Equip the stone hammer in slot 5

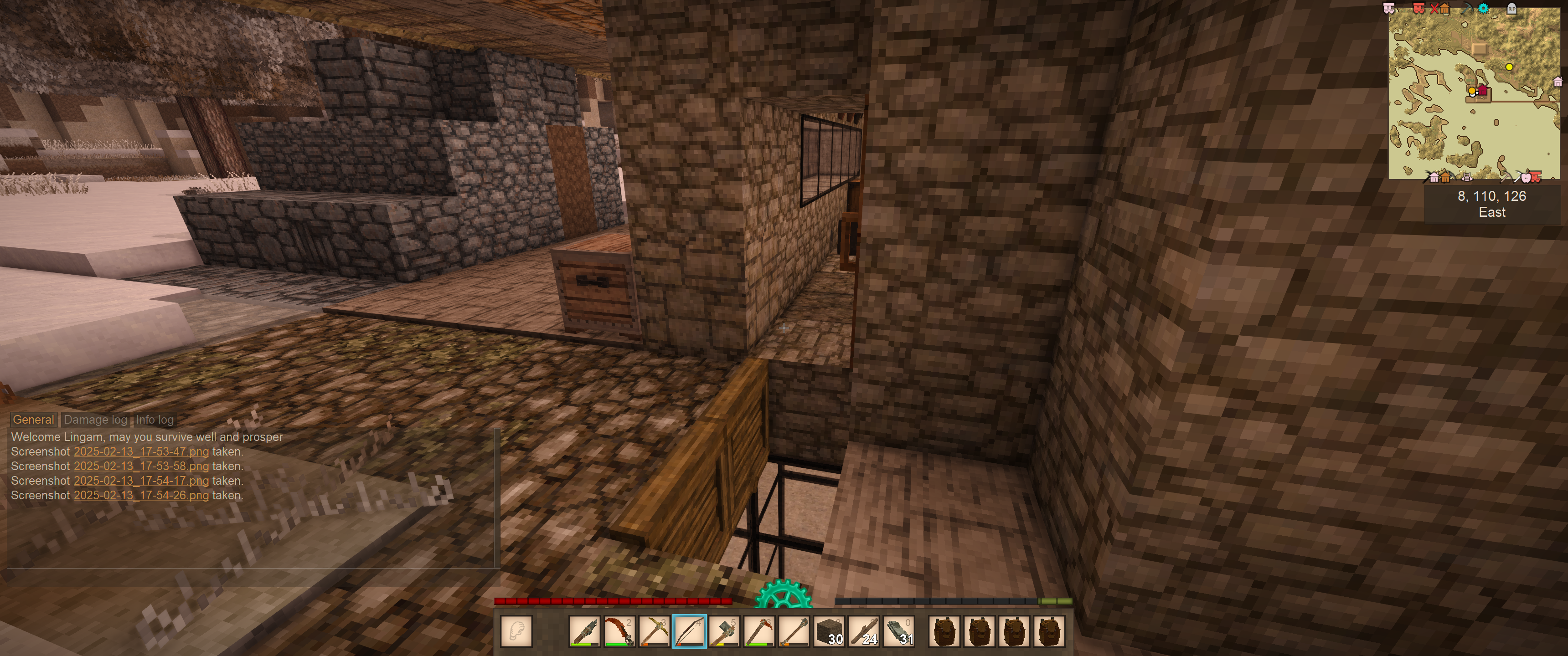(724, 631)
